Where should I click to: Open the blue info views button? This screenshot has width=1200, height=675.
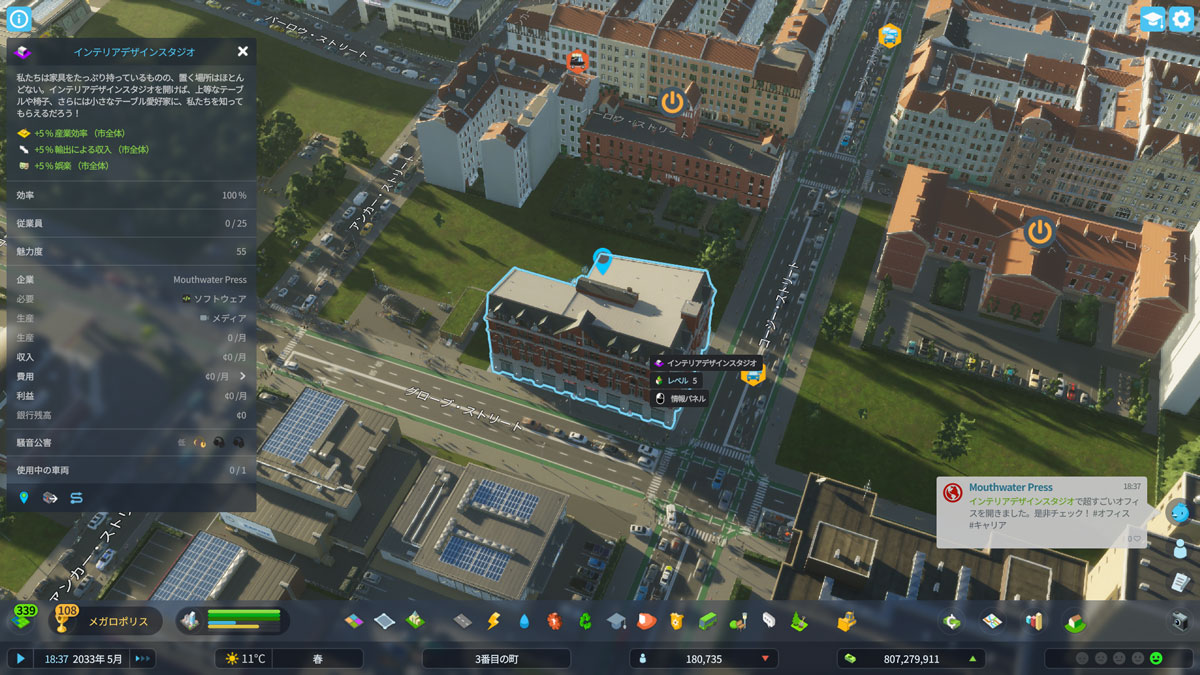pos(19,17)
